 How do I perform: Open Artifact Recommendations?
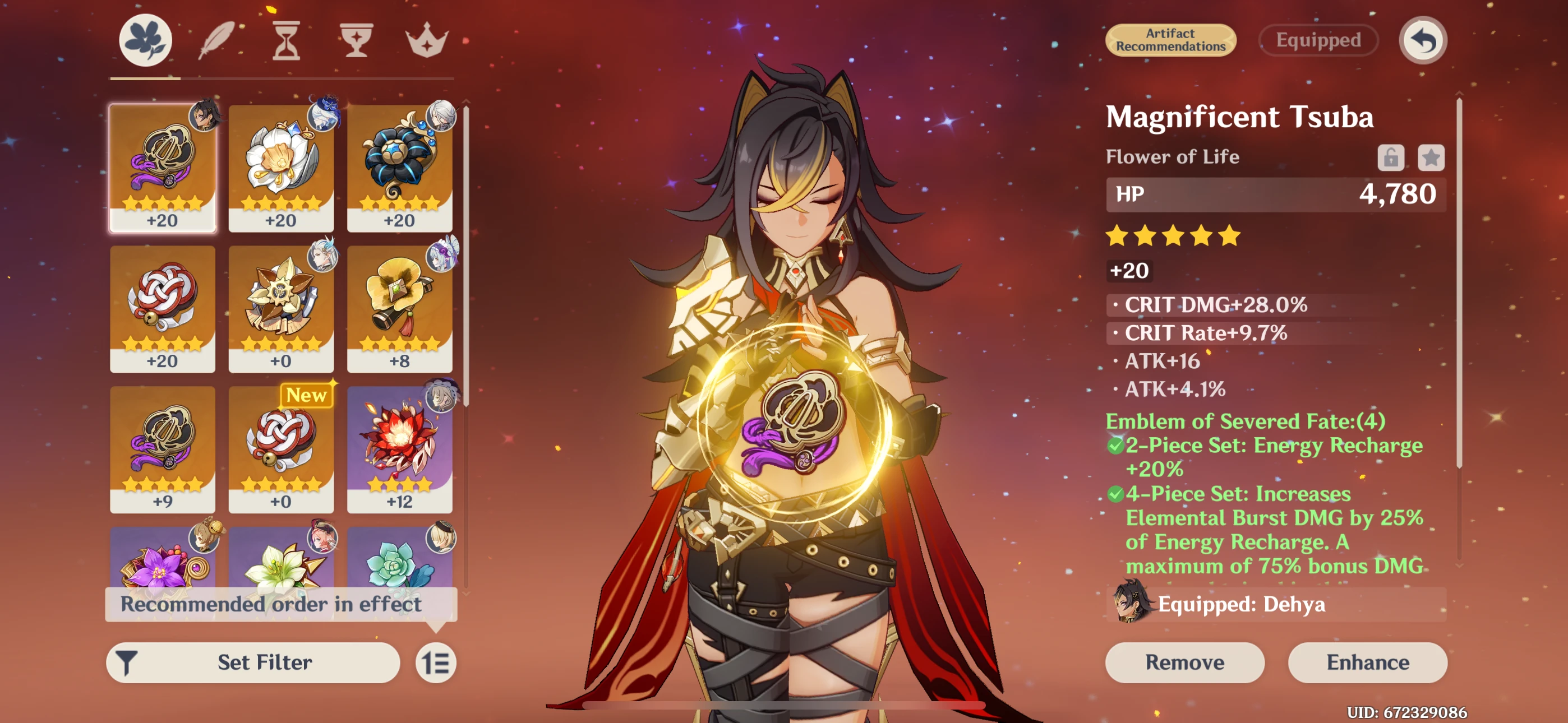(1170, 40)
